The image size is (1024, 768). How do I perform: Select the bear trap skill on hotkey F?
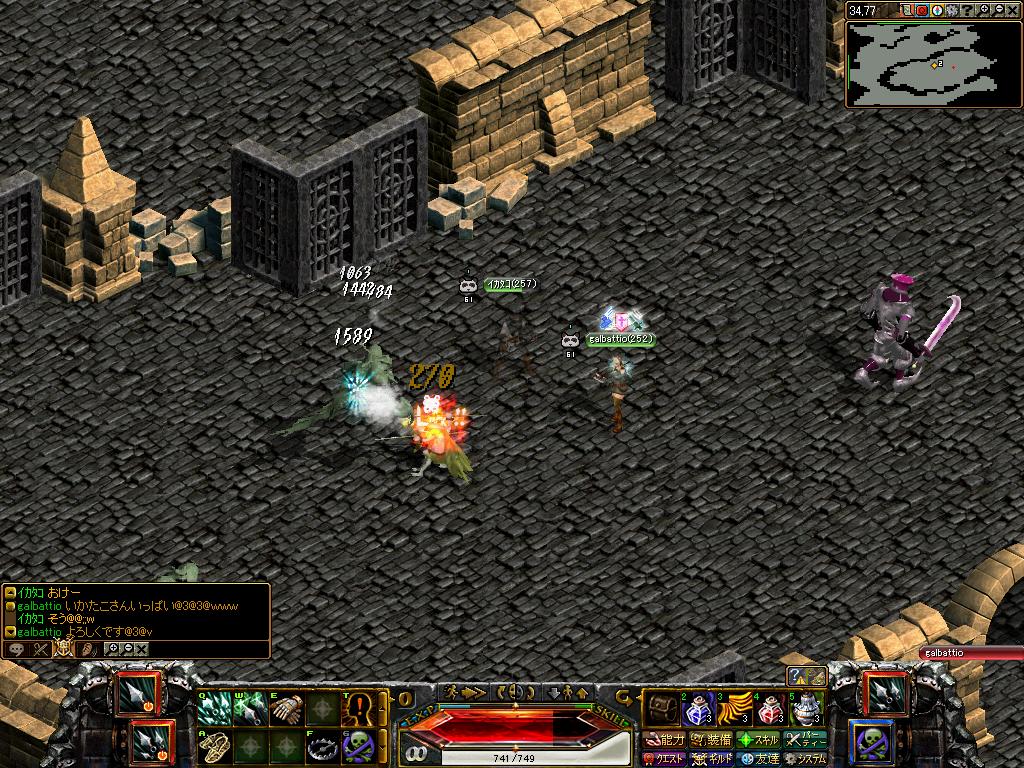point(321,746)
